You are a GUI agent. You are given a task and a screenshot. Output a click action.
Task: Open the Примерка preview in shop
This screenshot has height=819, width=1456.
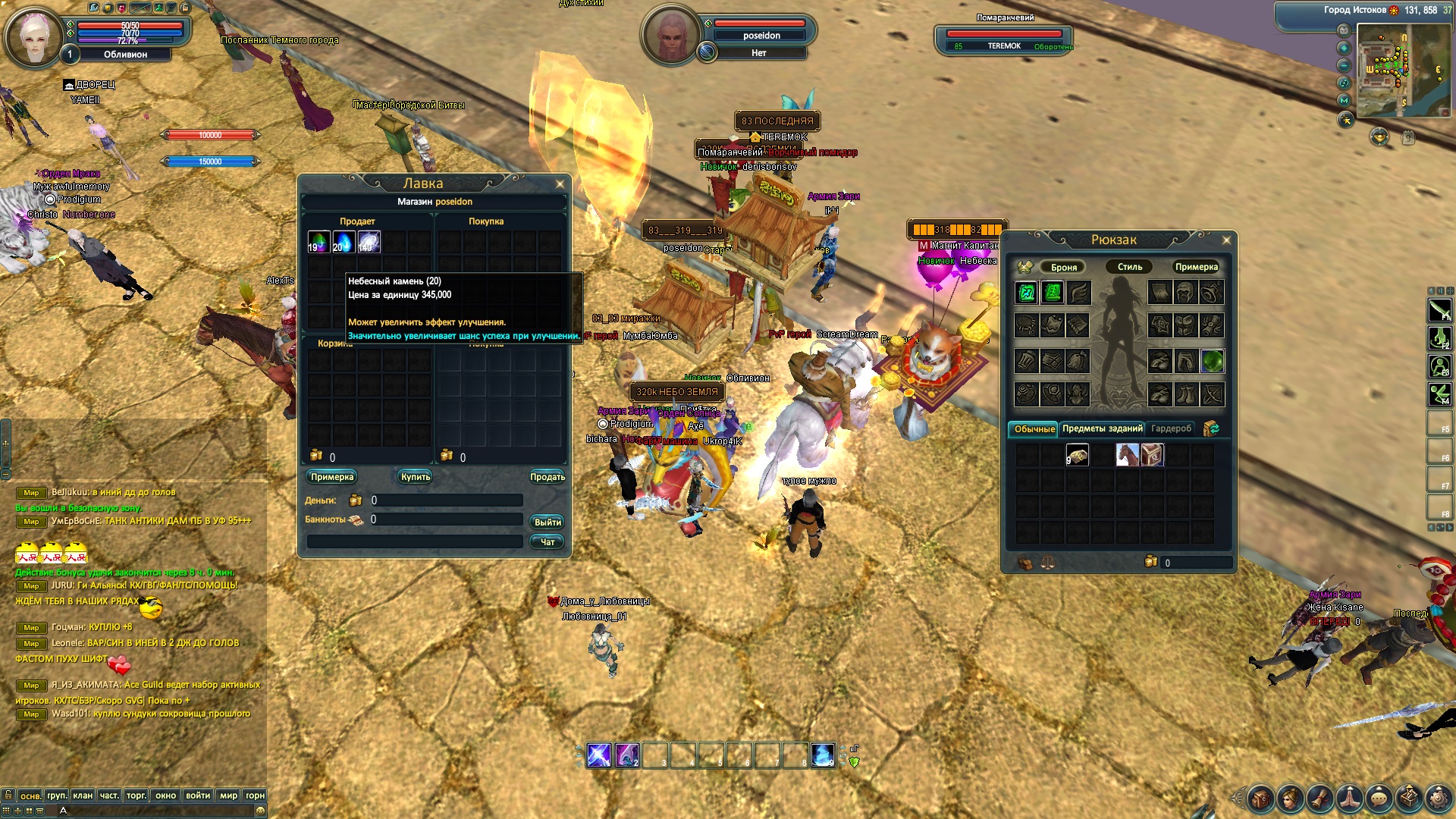(x=332, y=477)
